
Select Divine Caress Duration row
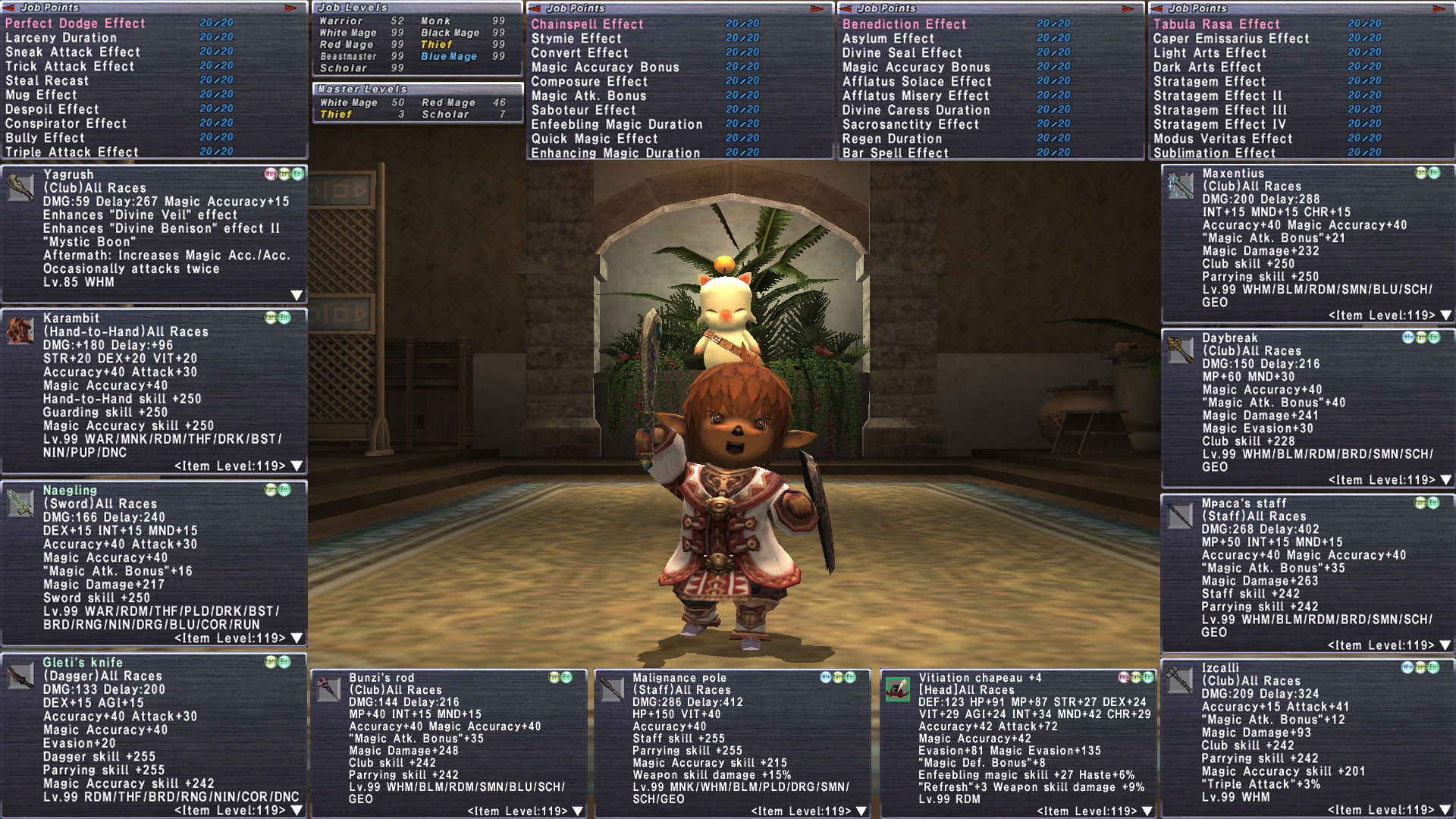[x=916, y=110]
